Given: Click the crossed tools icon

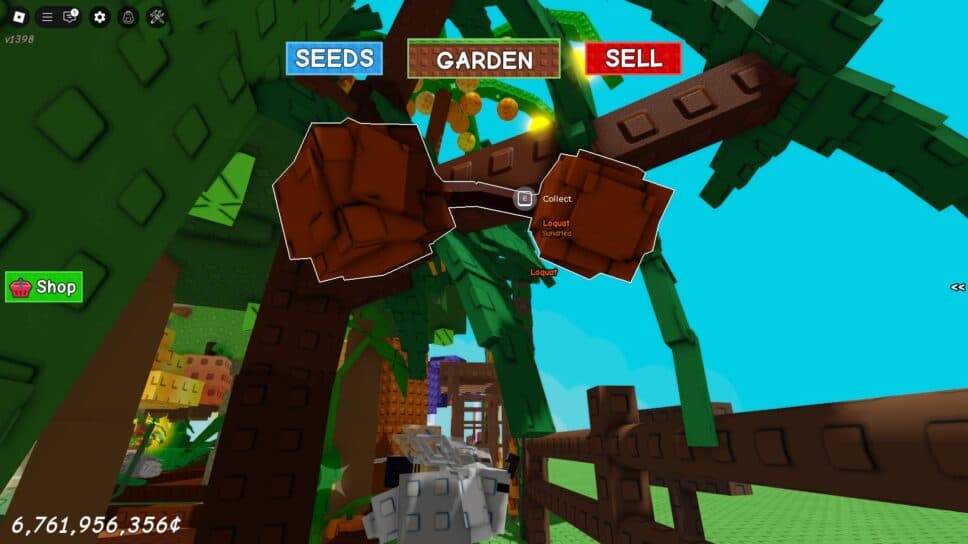Looking at the screenshot, I should pos(157,17).
